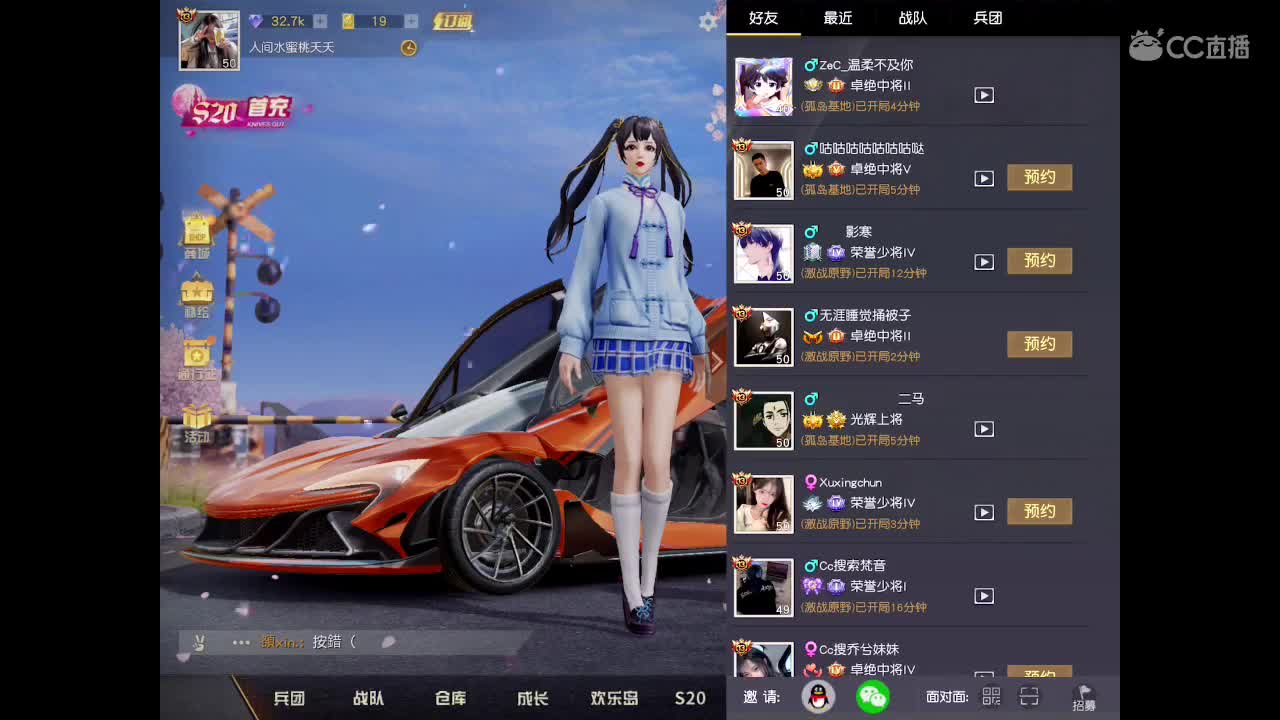The height and width of the screenshot is (720, 1280).
Task: Expand the character panel with the right chevron
Action: click(718, 360)
